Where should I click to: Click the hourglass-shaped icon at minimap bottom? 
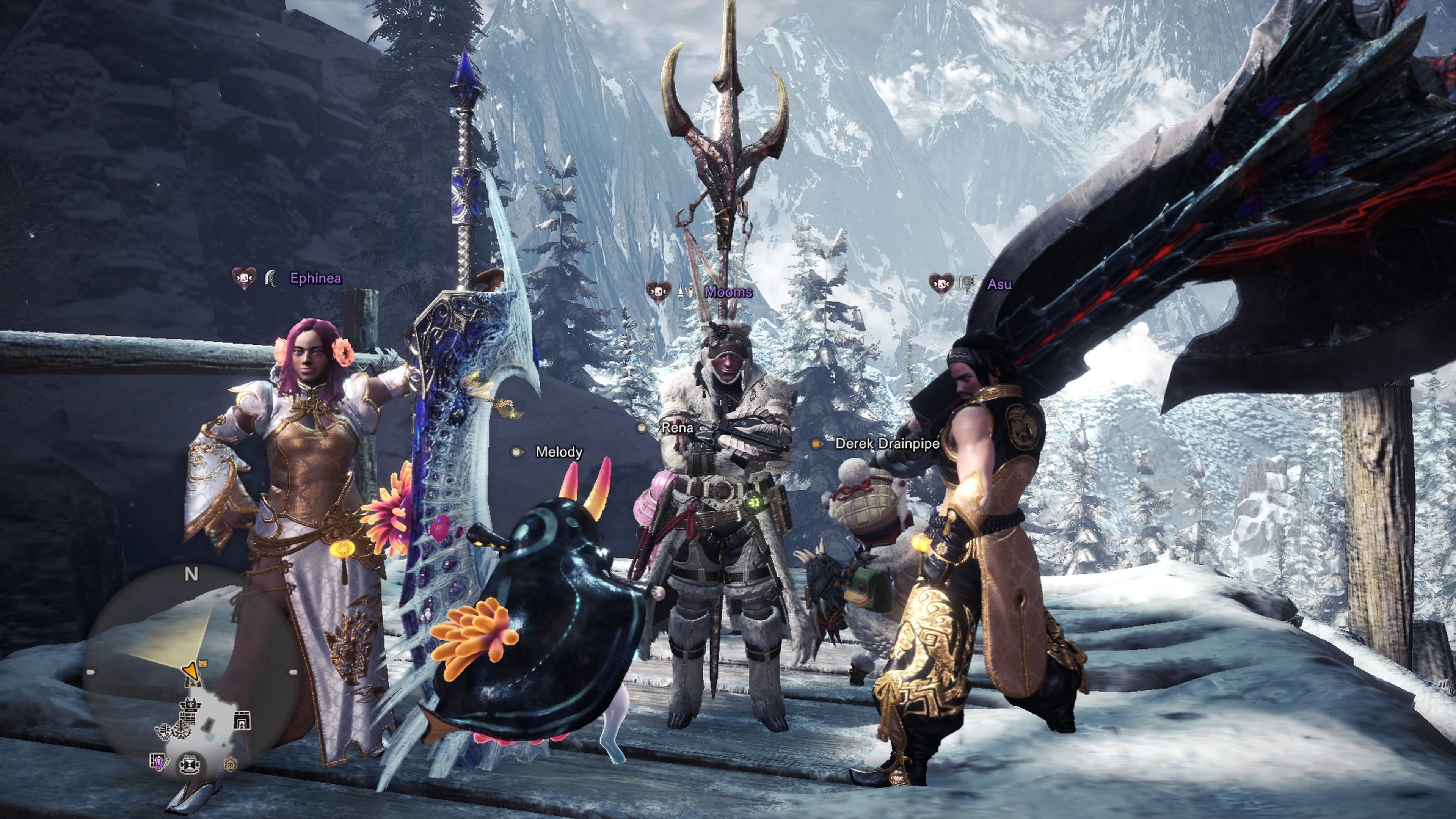[x=189, y=765]
